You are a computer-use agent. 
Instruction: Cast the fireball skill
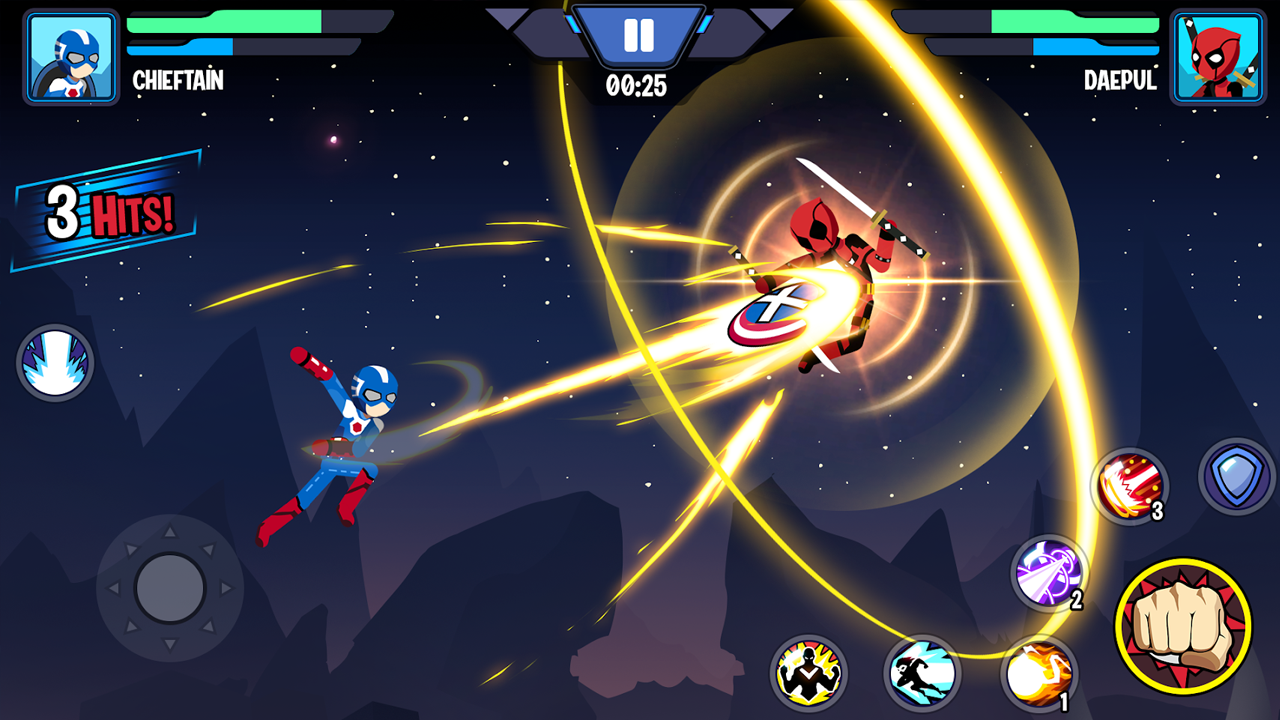1038,673
